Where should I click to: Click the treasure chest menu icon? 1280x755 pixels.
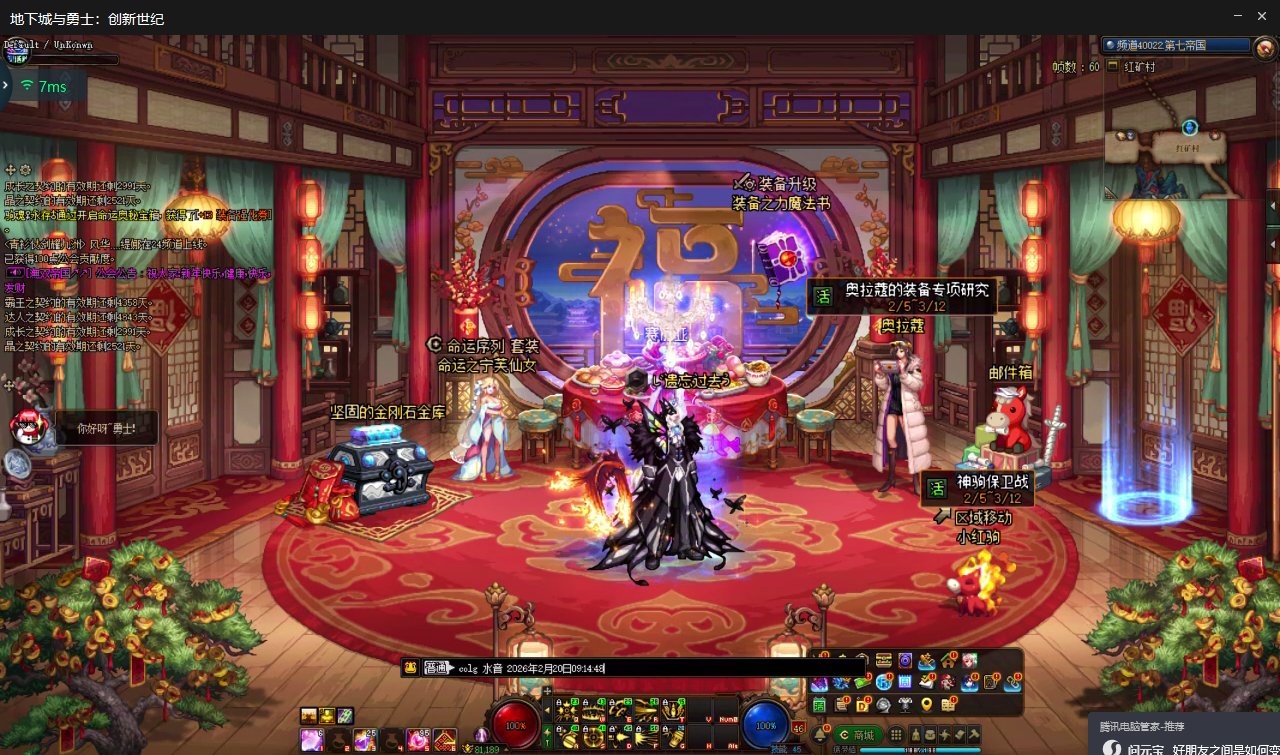(x=883, y=661)
